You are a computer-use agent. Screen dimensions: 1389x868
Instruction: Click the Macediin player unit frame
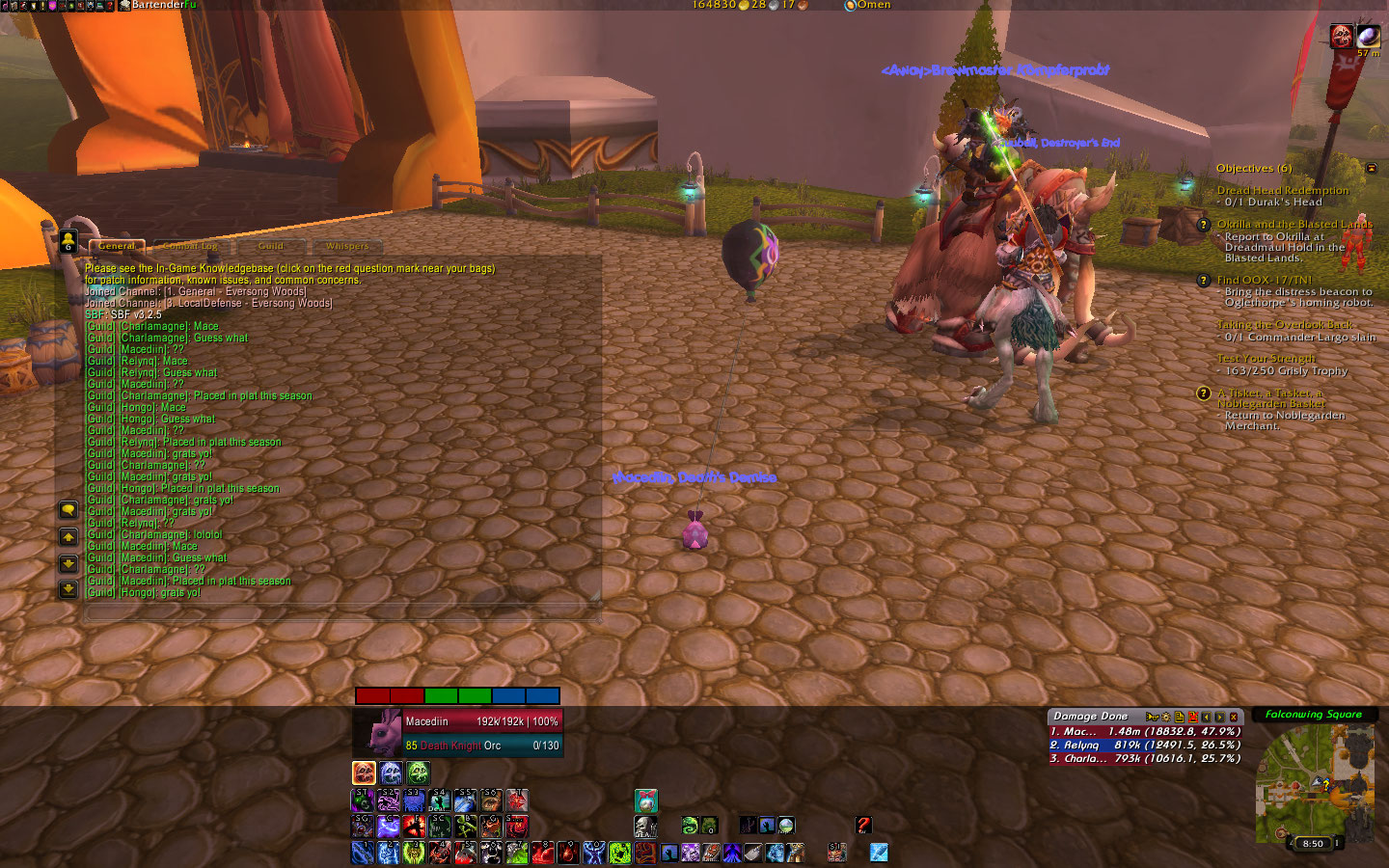[x=458, y=733]
